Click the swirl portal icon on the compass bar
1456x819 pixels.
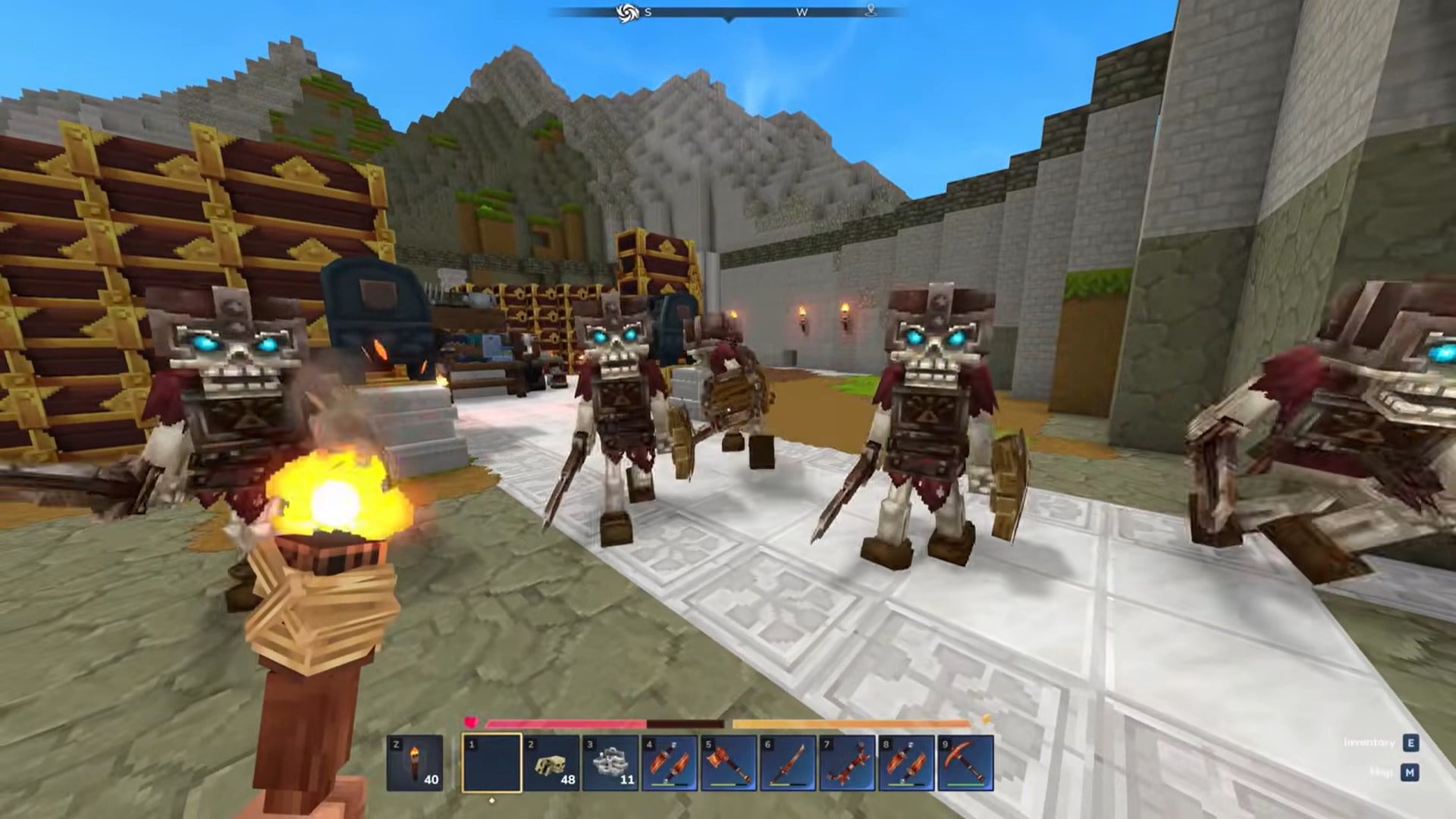pos(626,11)
